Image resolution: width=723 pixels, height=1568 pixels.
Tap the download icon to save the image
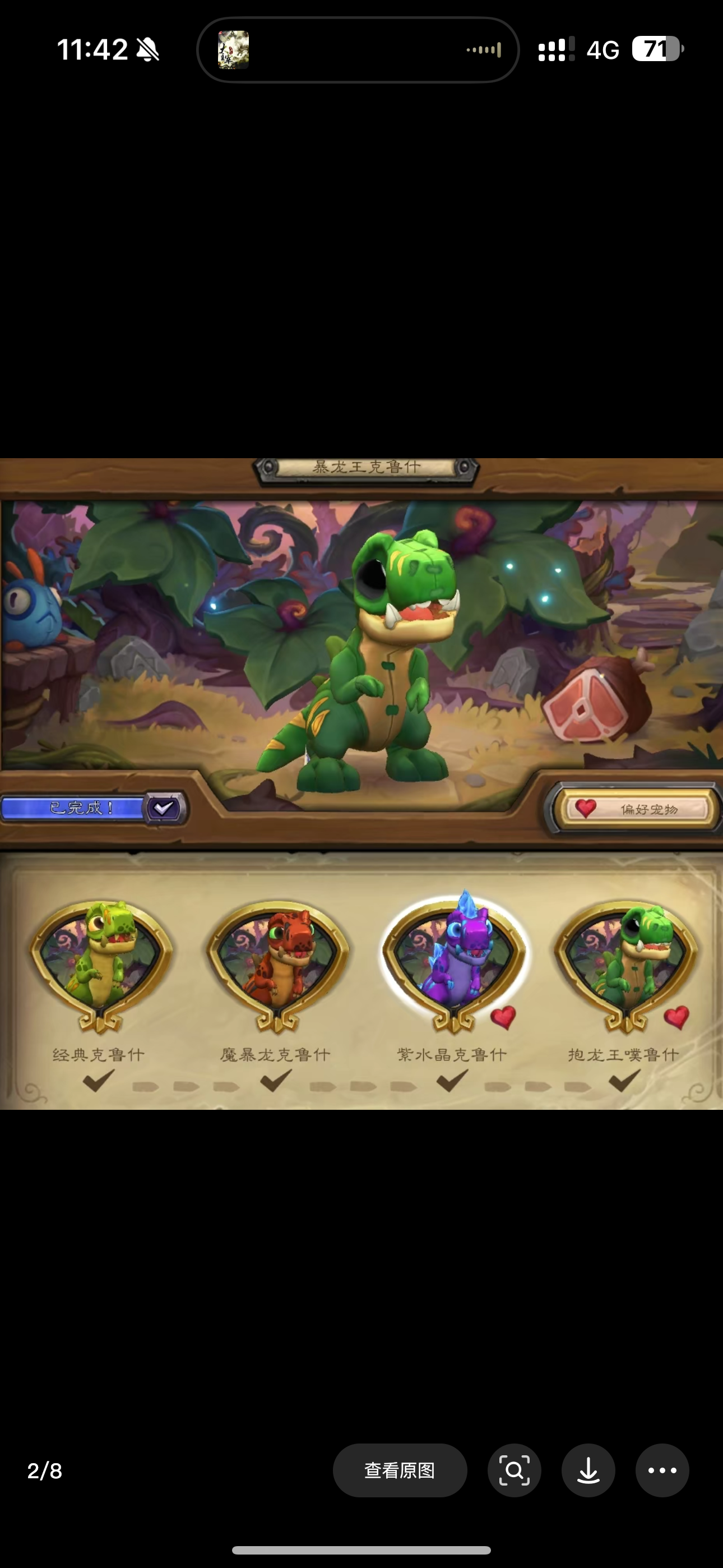(x=588, y=1470)
